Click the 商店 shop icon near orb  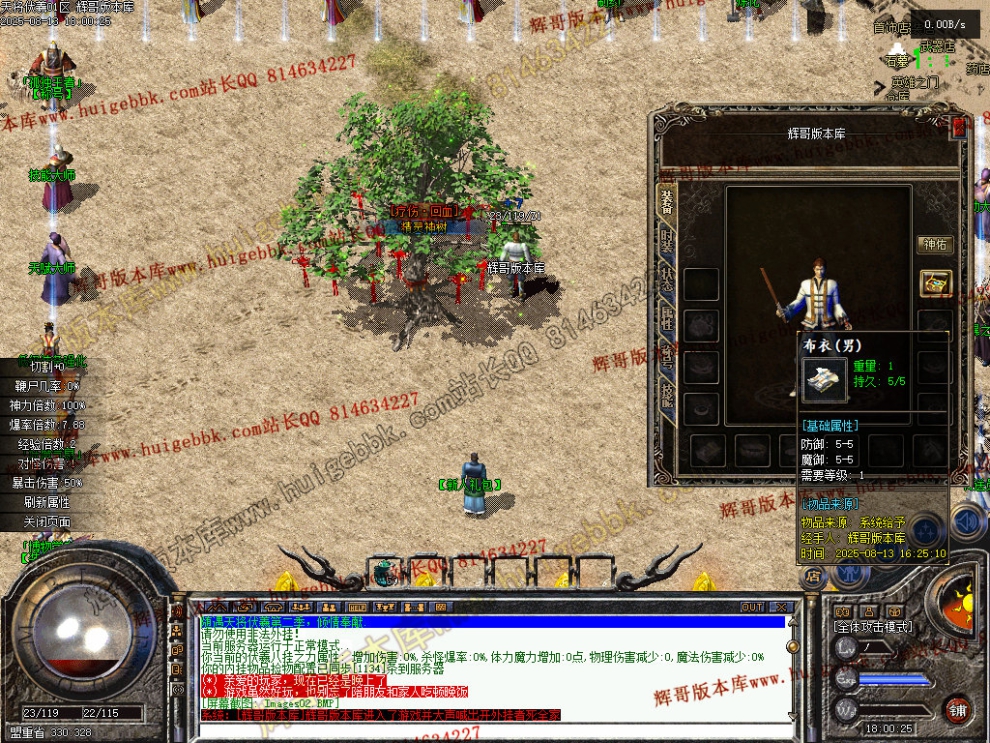pyautogui.click(x=813, y=574)
